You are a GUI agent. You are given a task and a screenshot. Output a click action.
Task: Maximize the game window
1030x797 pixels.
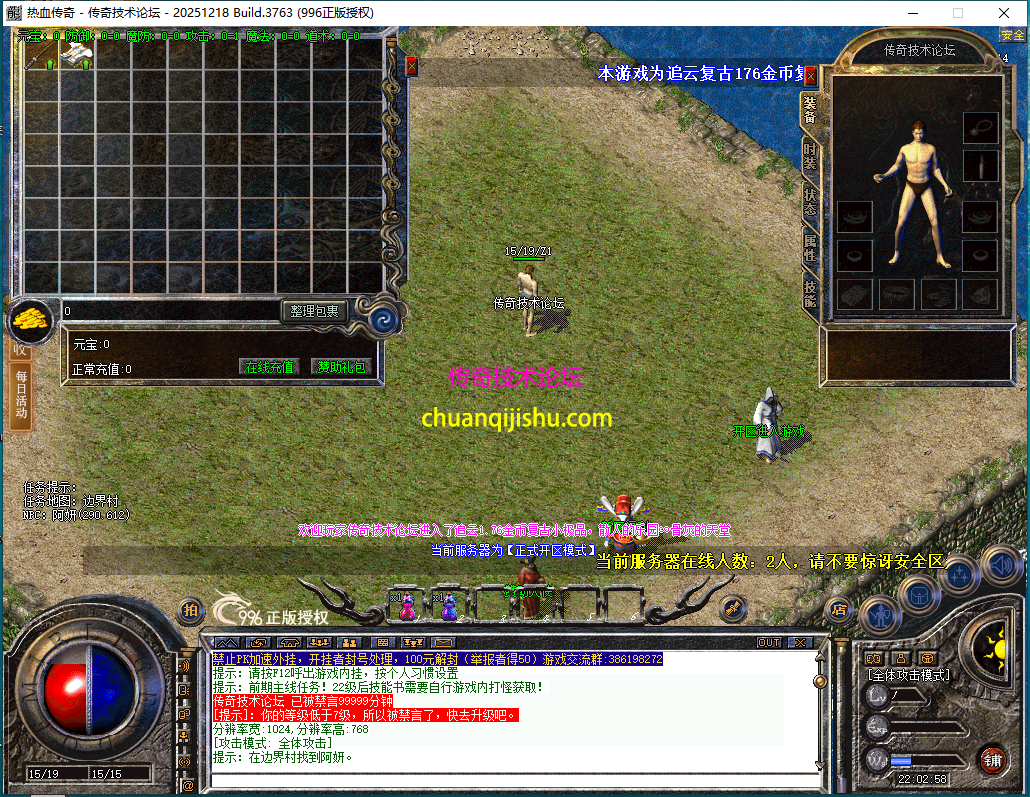[x=958, y=12]
